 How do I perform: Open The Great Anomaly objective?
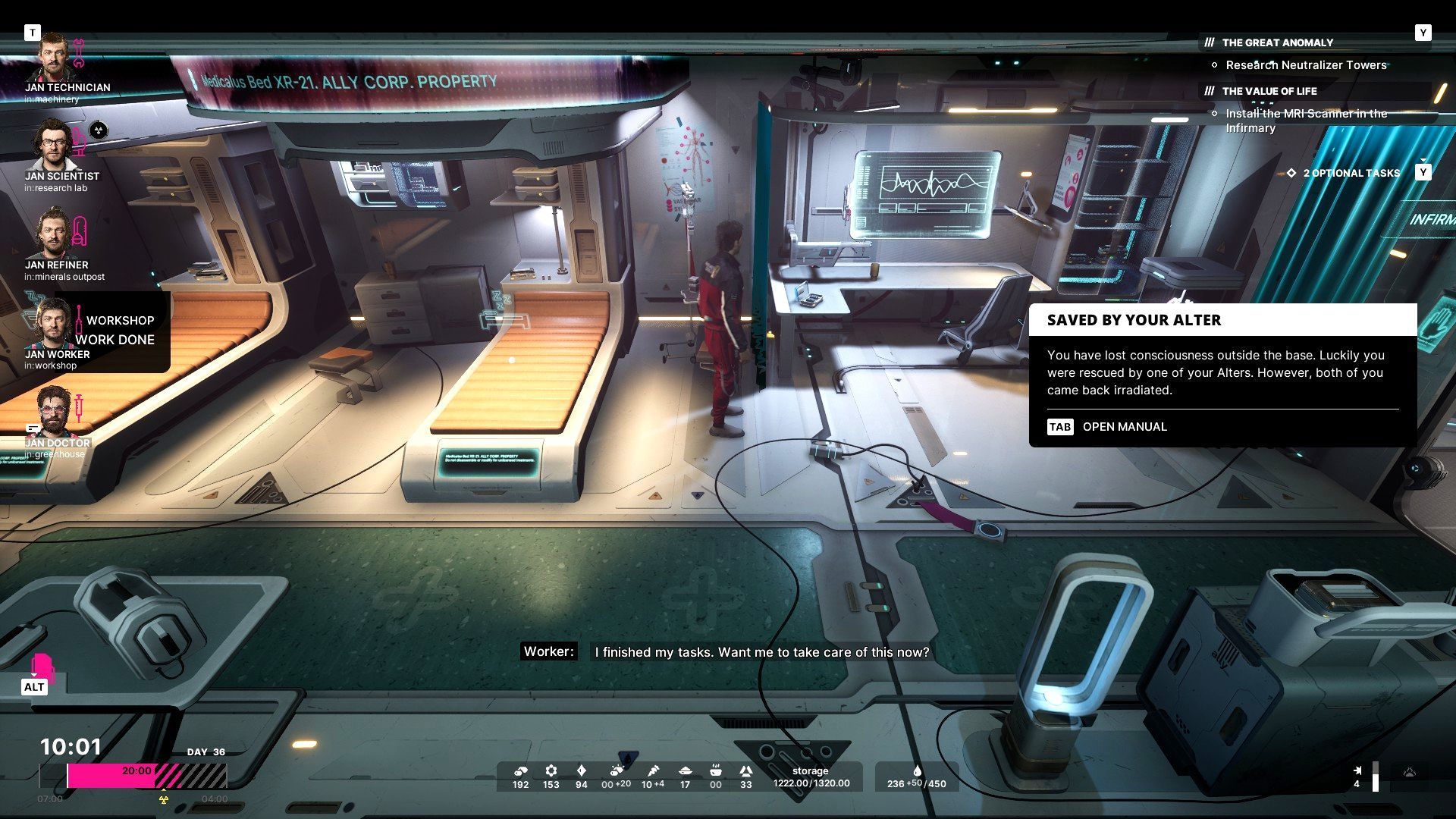1277,42
